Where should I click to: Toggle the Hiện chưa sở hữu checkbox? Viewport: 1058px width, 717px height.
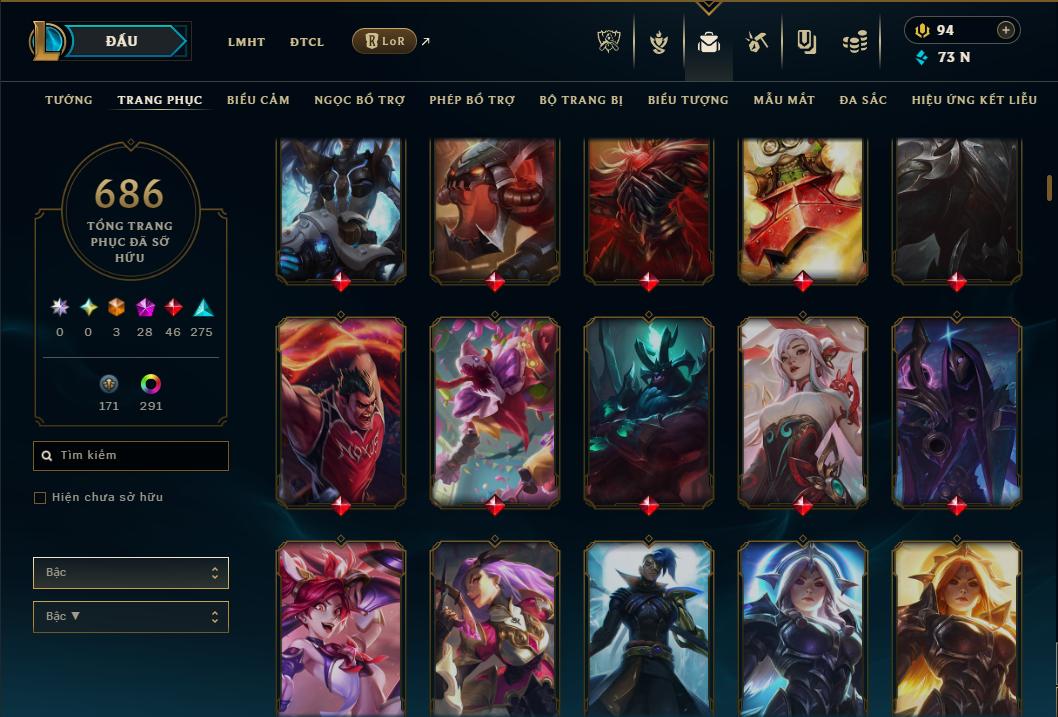40,498
